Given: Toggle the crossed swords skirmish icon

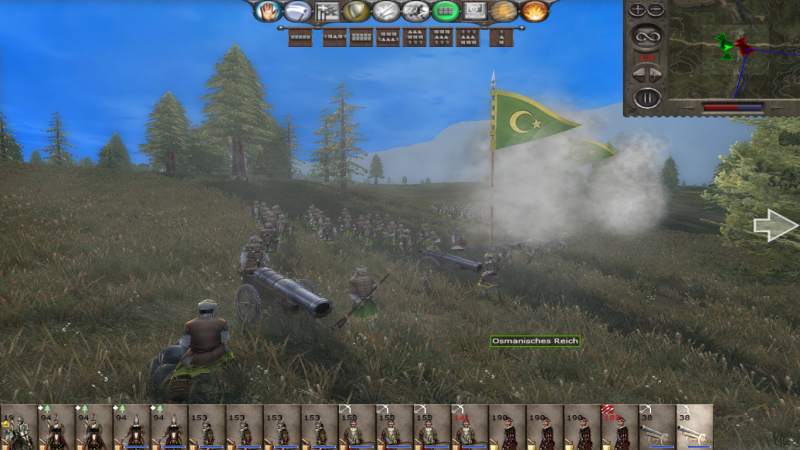Looking at the screenshot, I should point(385,11).
